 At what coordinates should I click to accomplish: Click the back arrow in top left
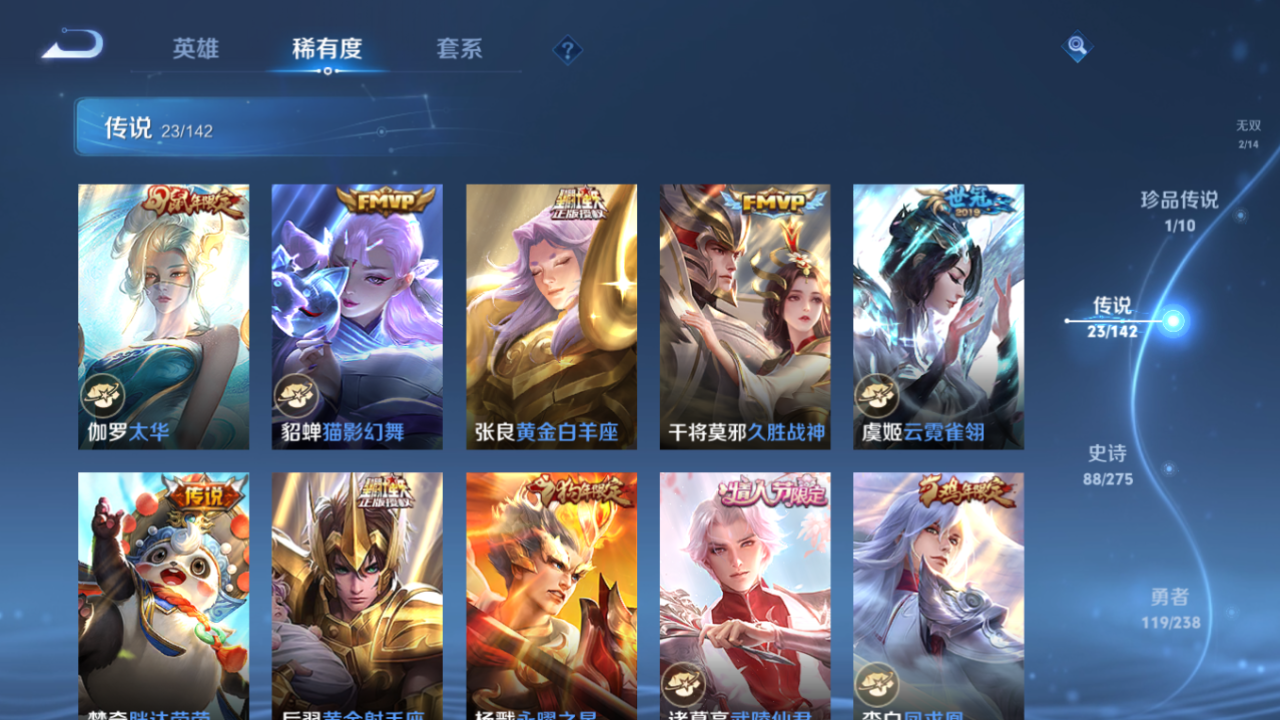pyautogui.click(x=72, y=44)
